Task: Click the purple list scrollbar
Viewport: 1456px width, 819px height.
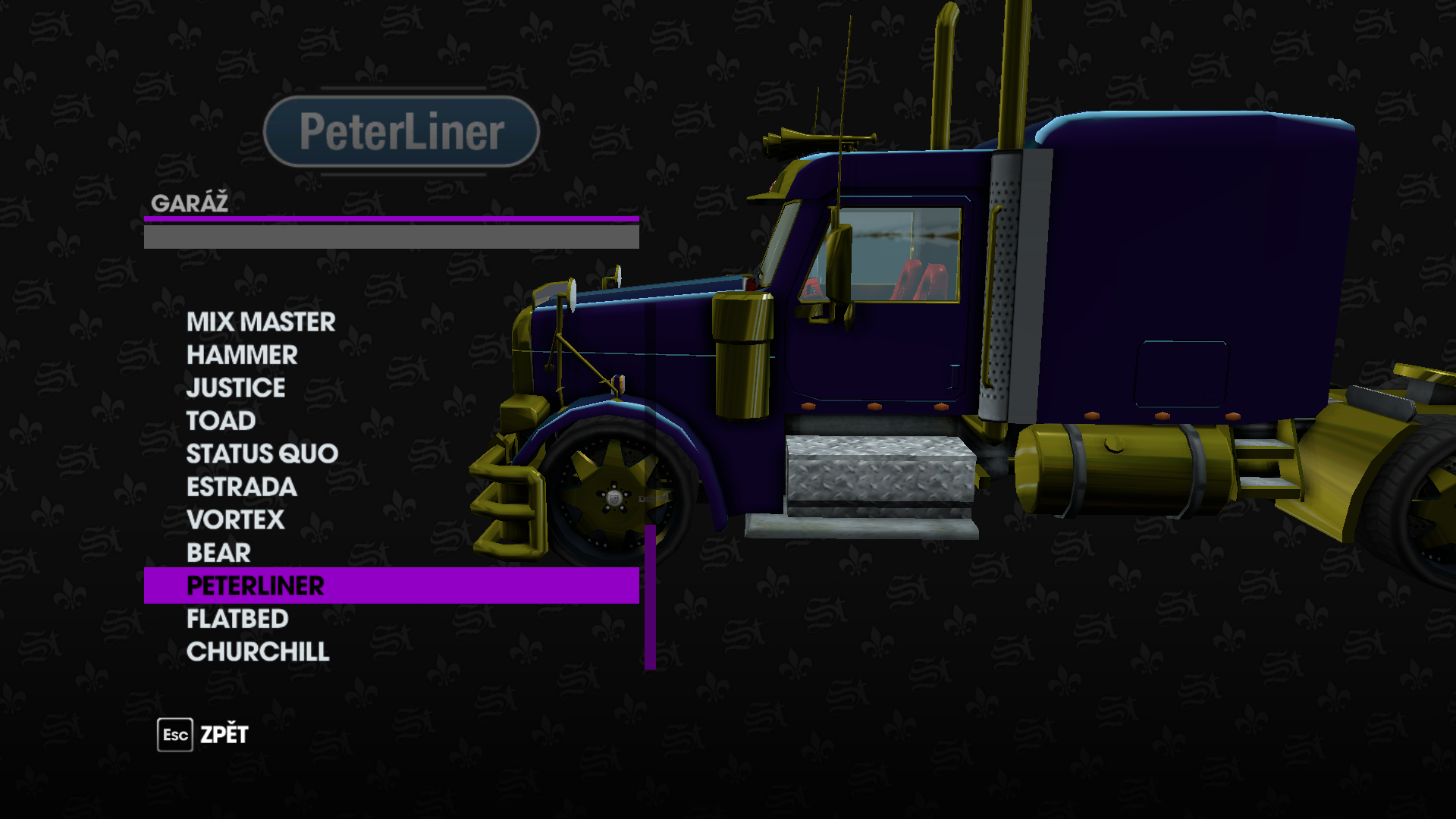Action: [650, 597]
